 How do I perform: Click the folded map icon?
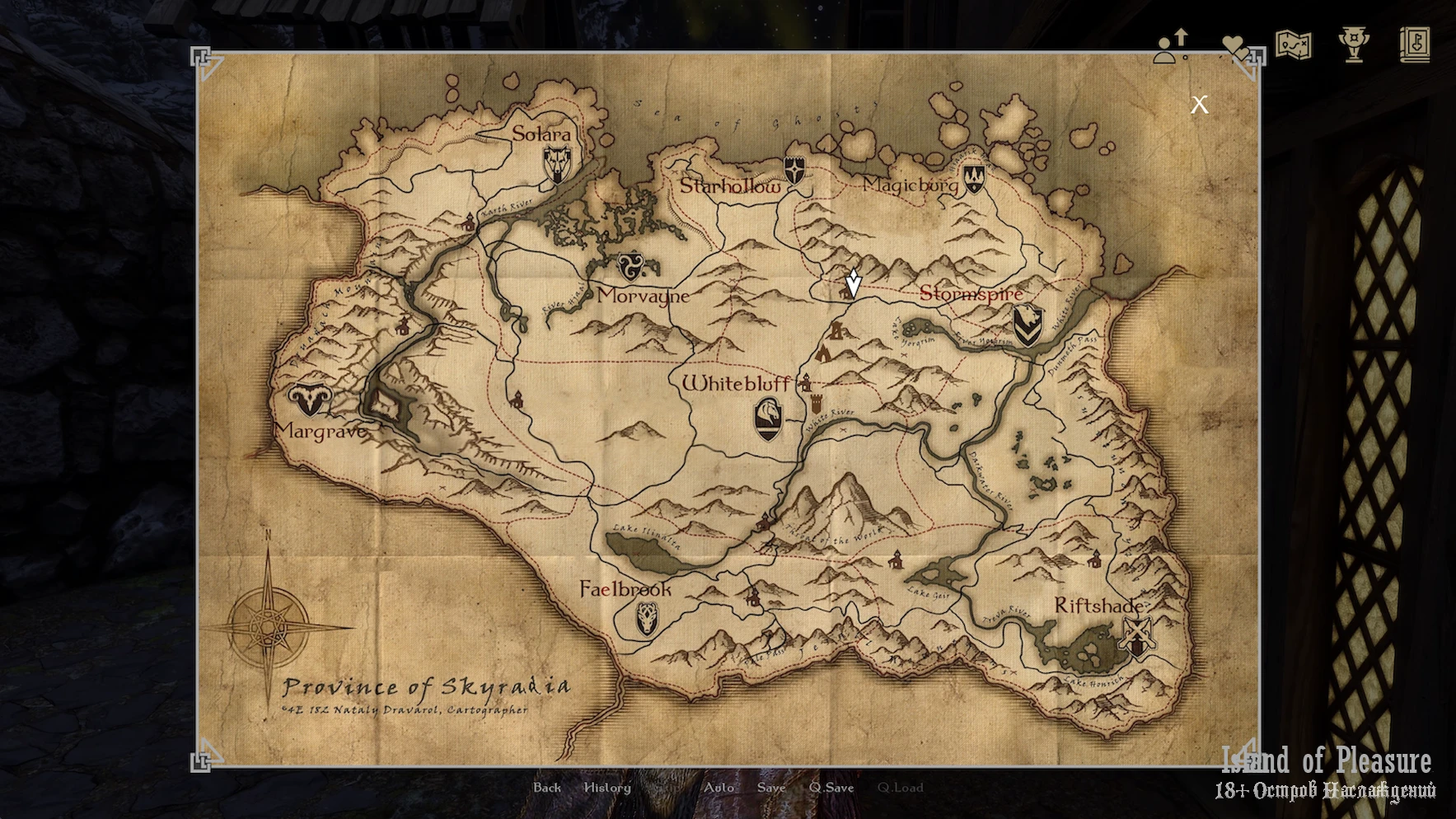(x=1293, y=45)
